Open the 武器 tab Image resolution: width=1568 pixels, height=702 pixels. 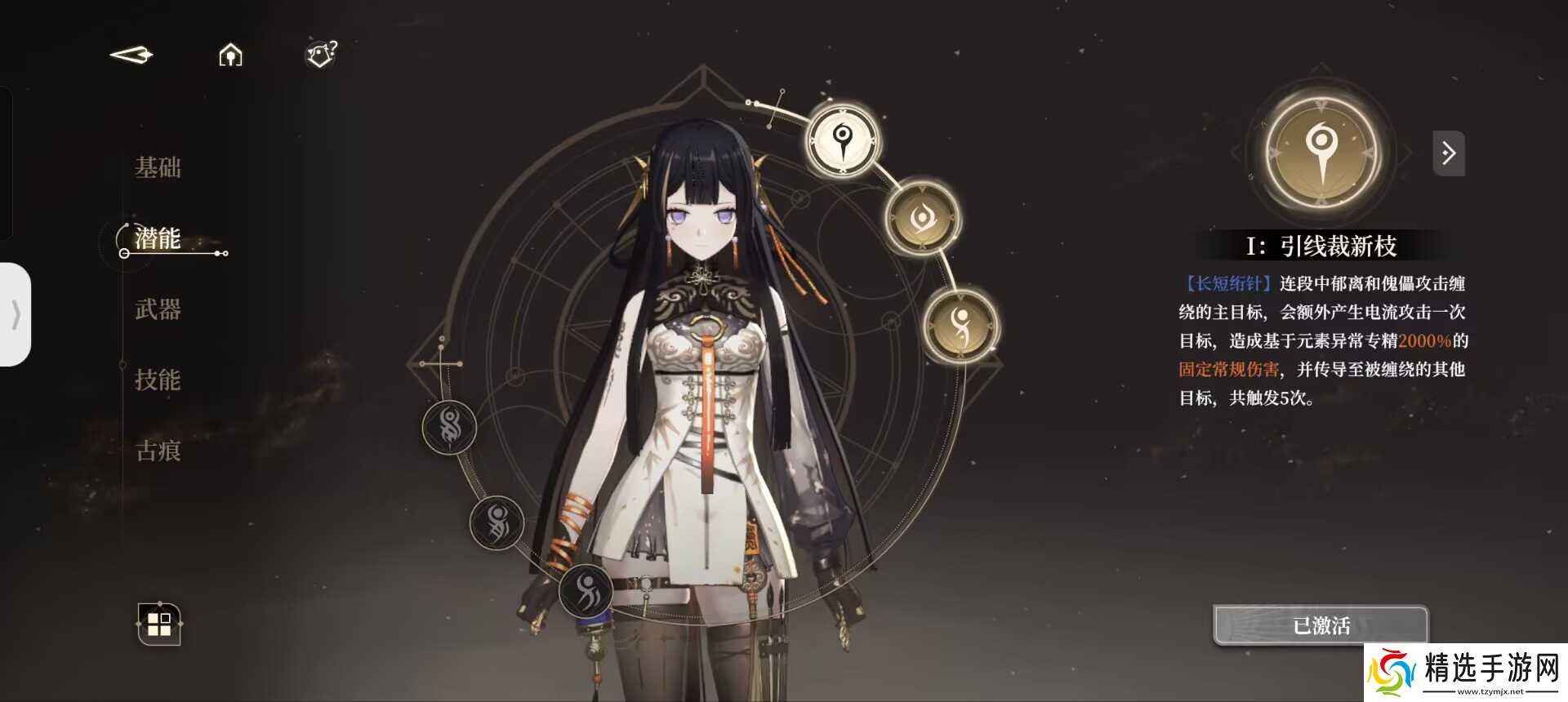(x=158, y=309)
